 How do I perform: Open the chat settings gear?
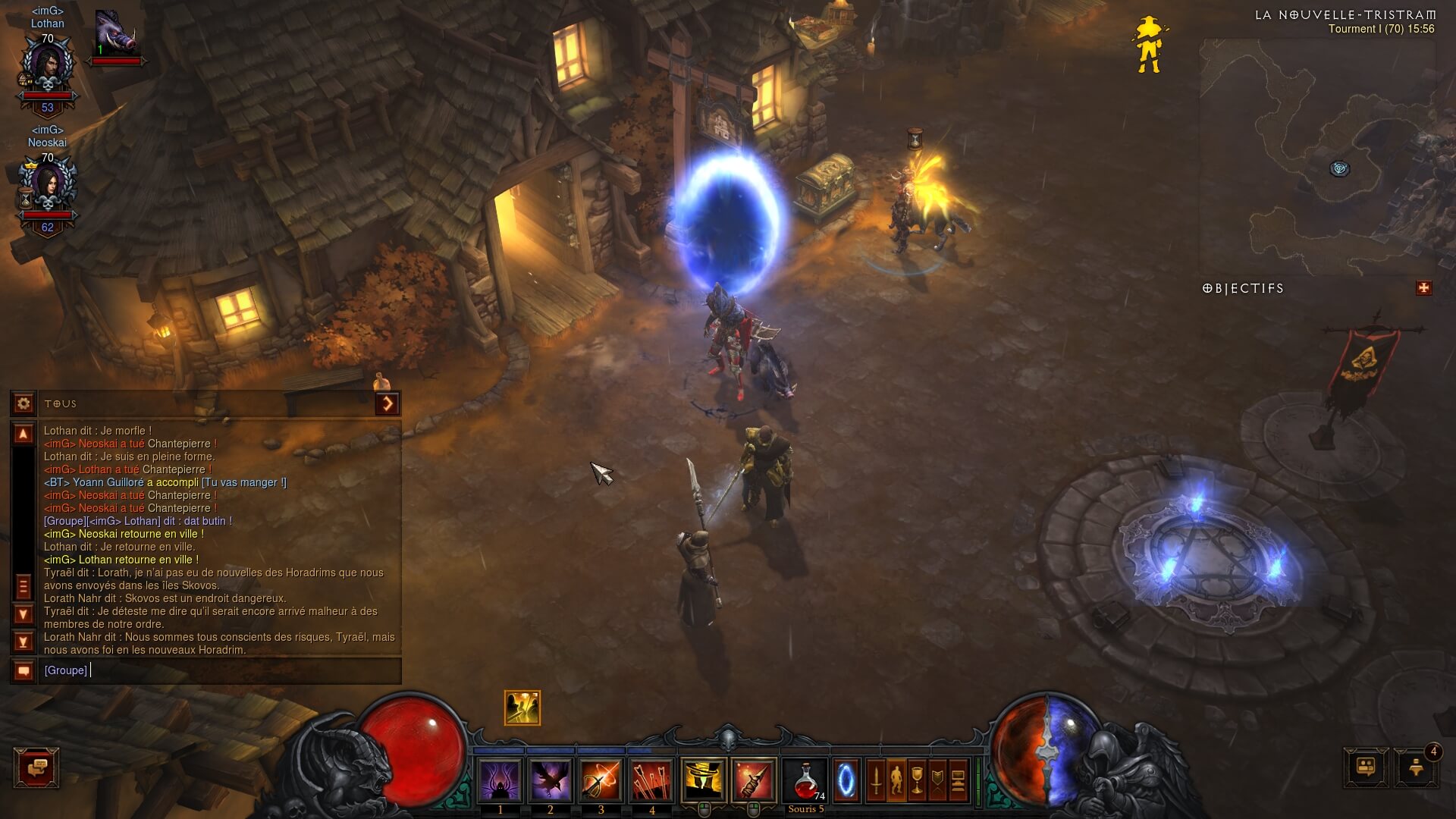click(x=24, y=403)
